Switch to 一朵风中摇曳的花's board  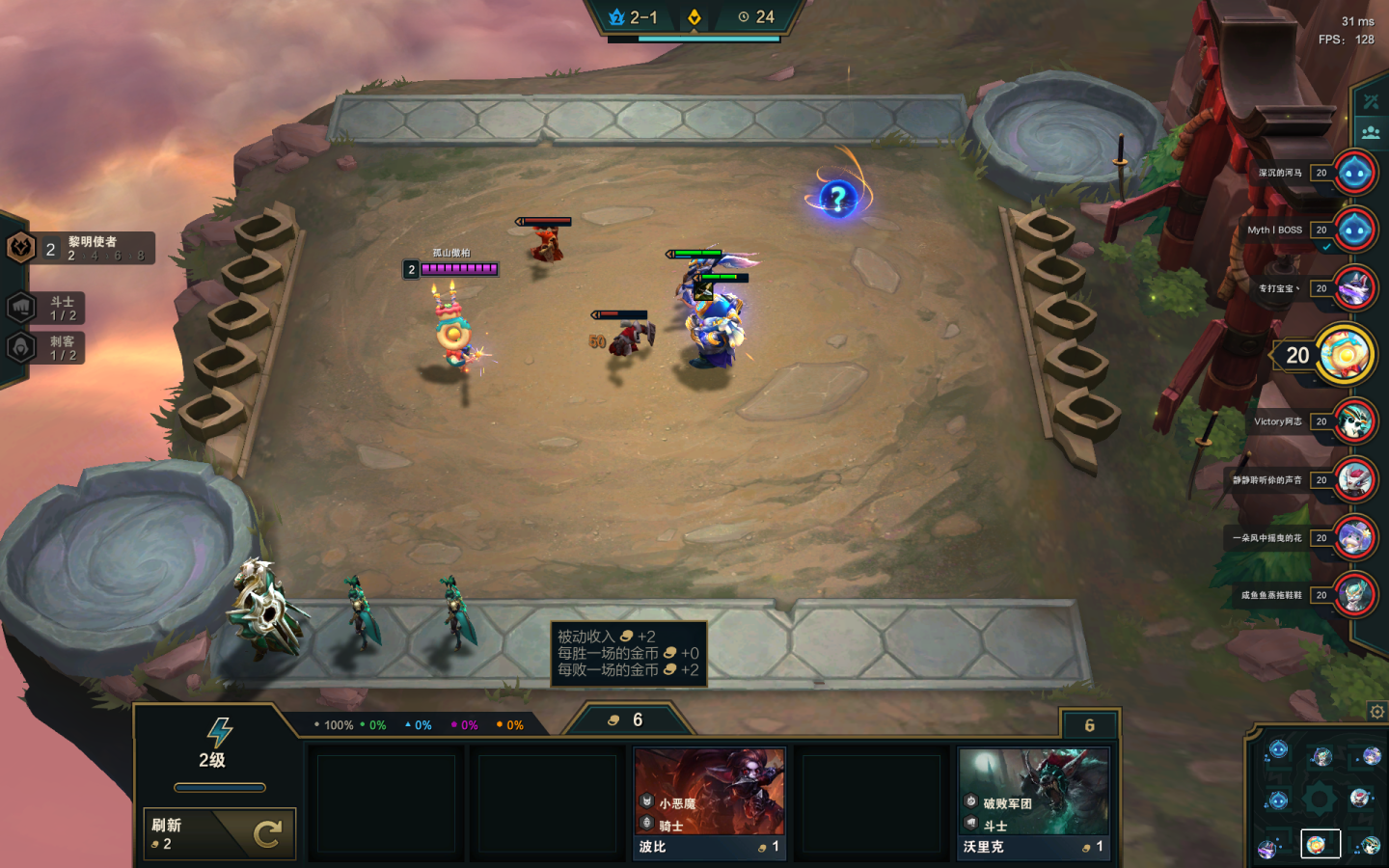pos(1354,538)
